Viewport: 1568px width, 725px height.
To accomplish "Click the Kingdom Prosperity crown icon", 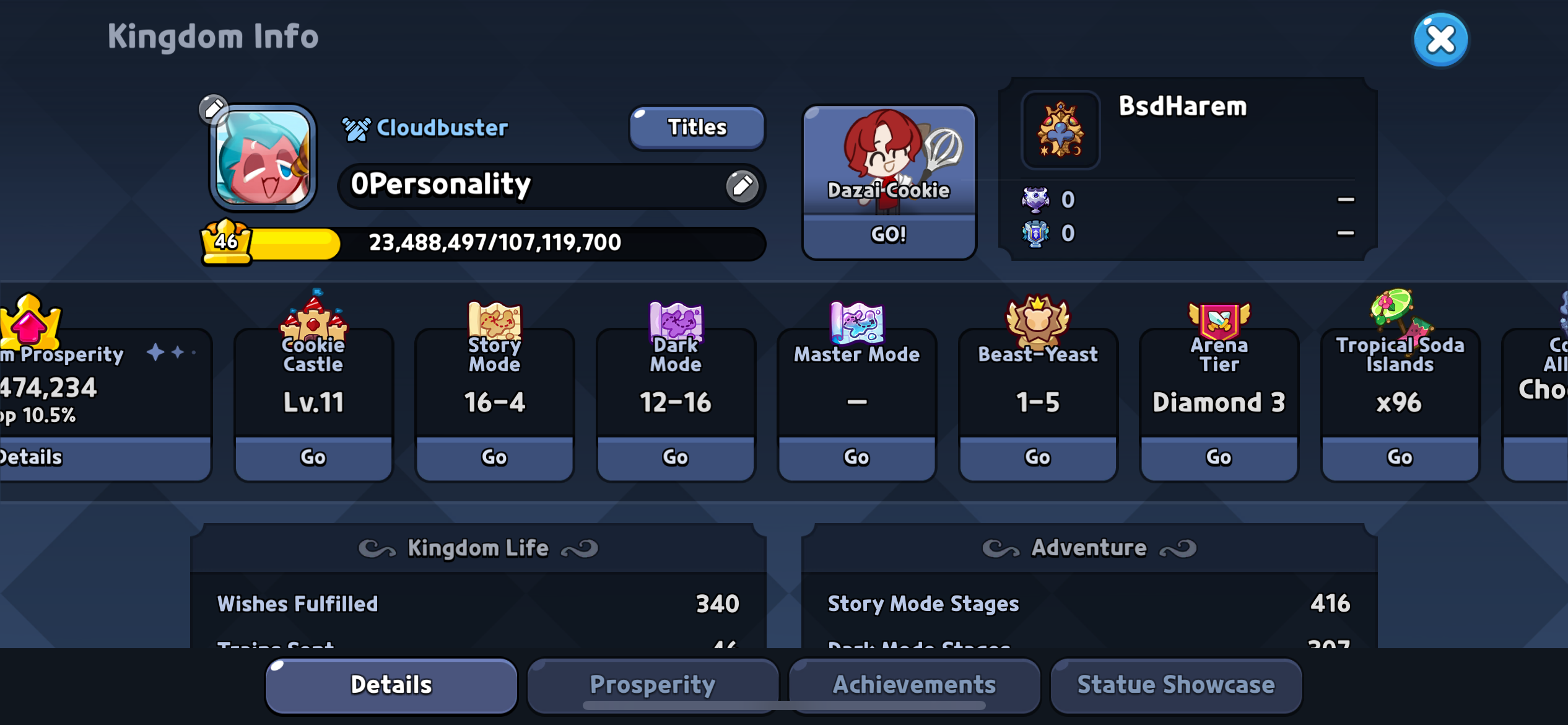I will [x=30, y=322].
